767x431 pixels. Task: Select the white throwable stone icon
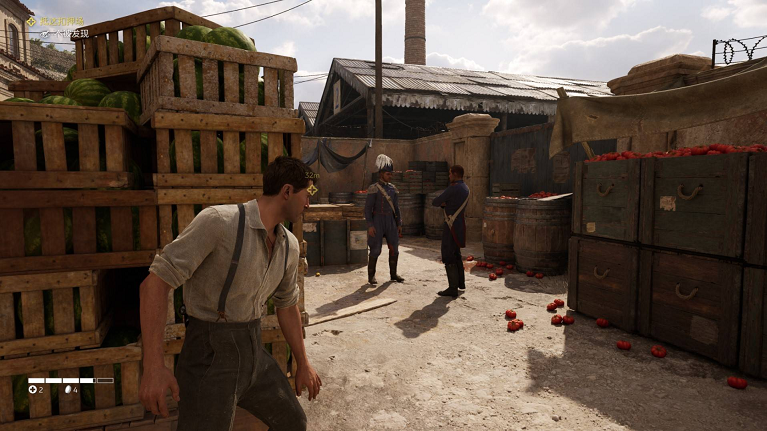click(x=68, y=388)
